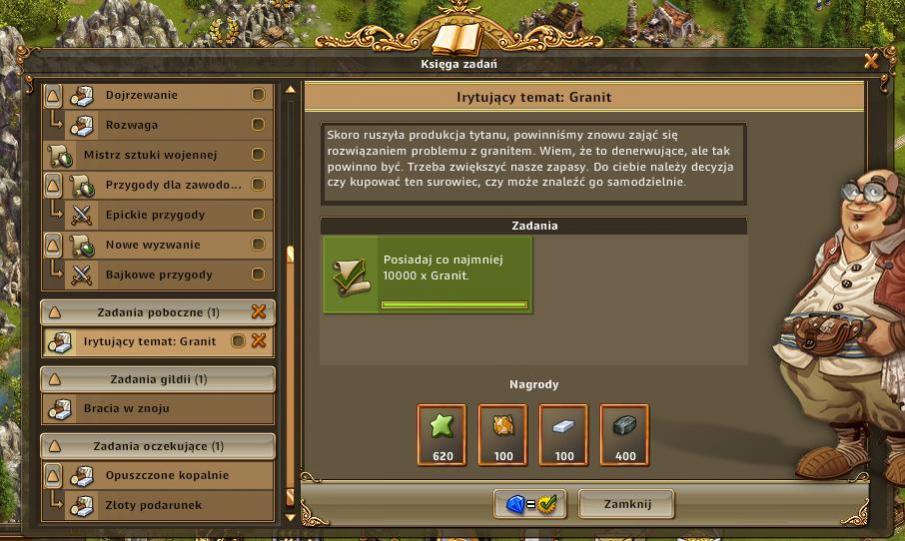This screenshot has width=905, height=541.
Task: Click the Zamknij button
Action: coord(626,504)
